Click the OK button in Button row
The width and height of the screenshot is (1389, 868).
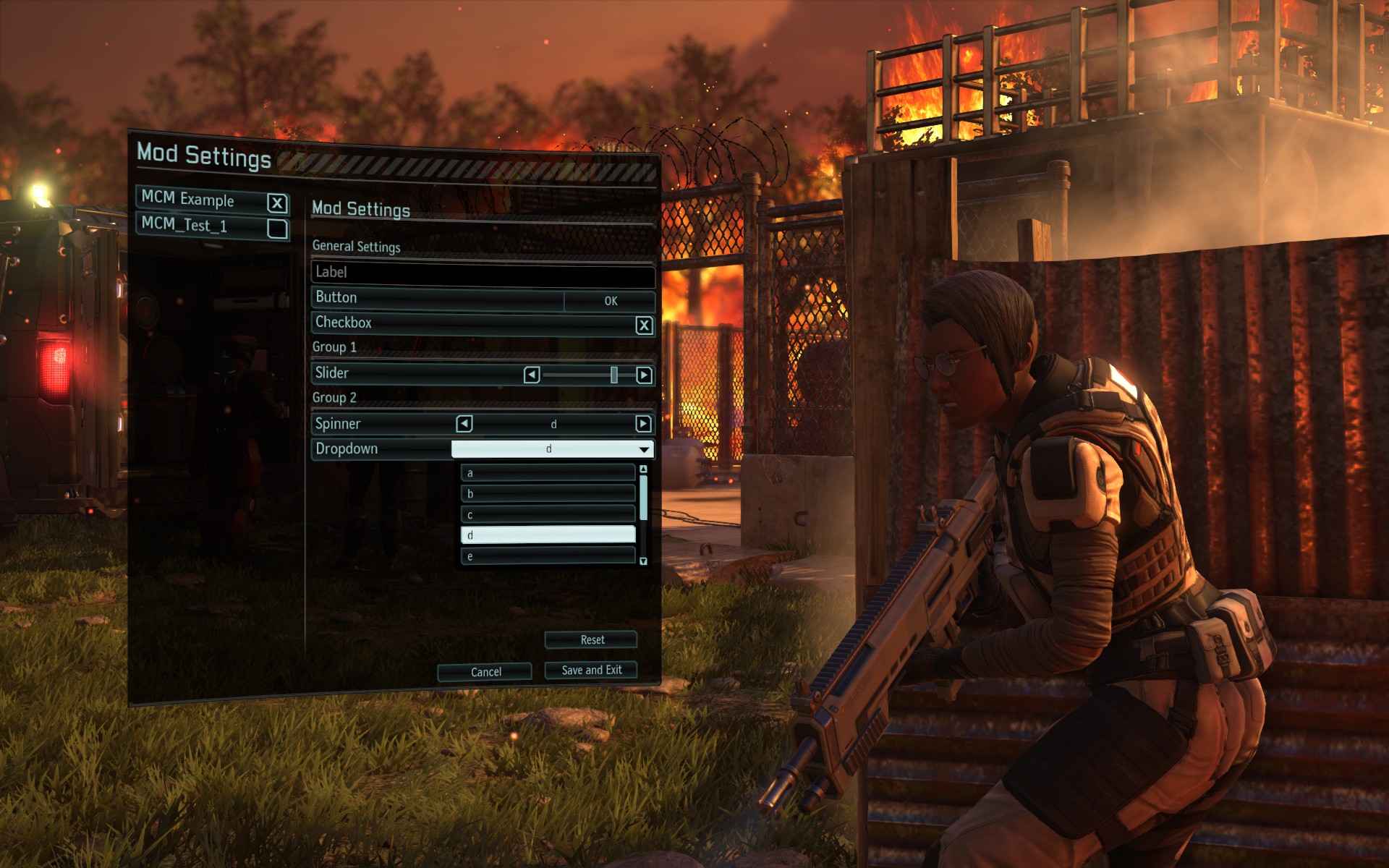(610, 301)
